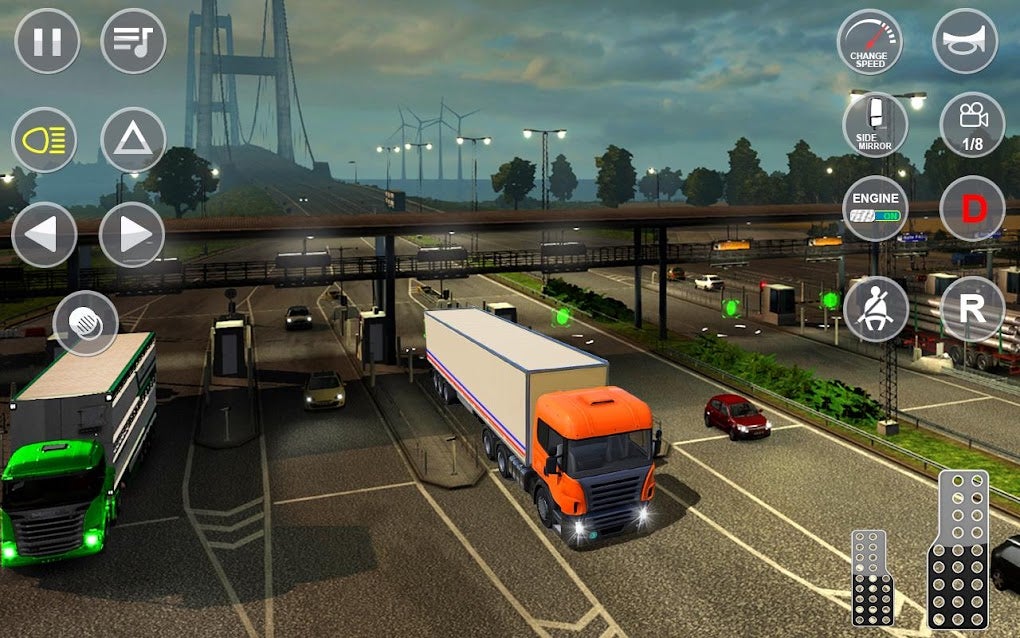Tap the brake pedal
Screen dimensions: 1020x638
click(872, 578)
